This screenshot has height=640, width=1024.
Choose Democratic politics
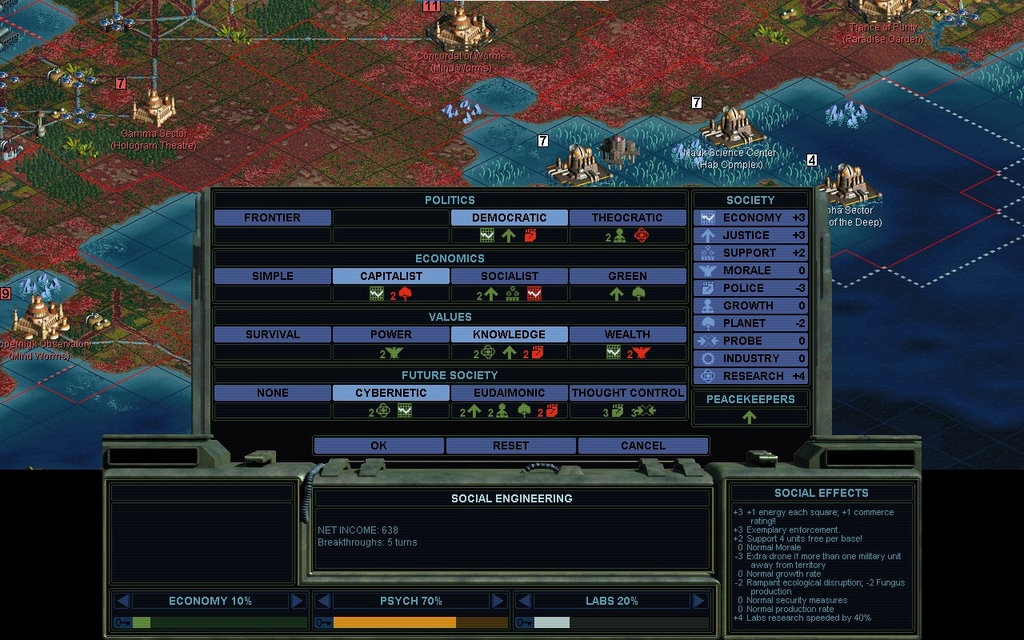(509, 218)
